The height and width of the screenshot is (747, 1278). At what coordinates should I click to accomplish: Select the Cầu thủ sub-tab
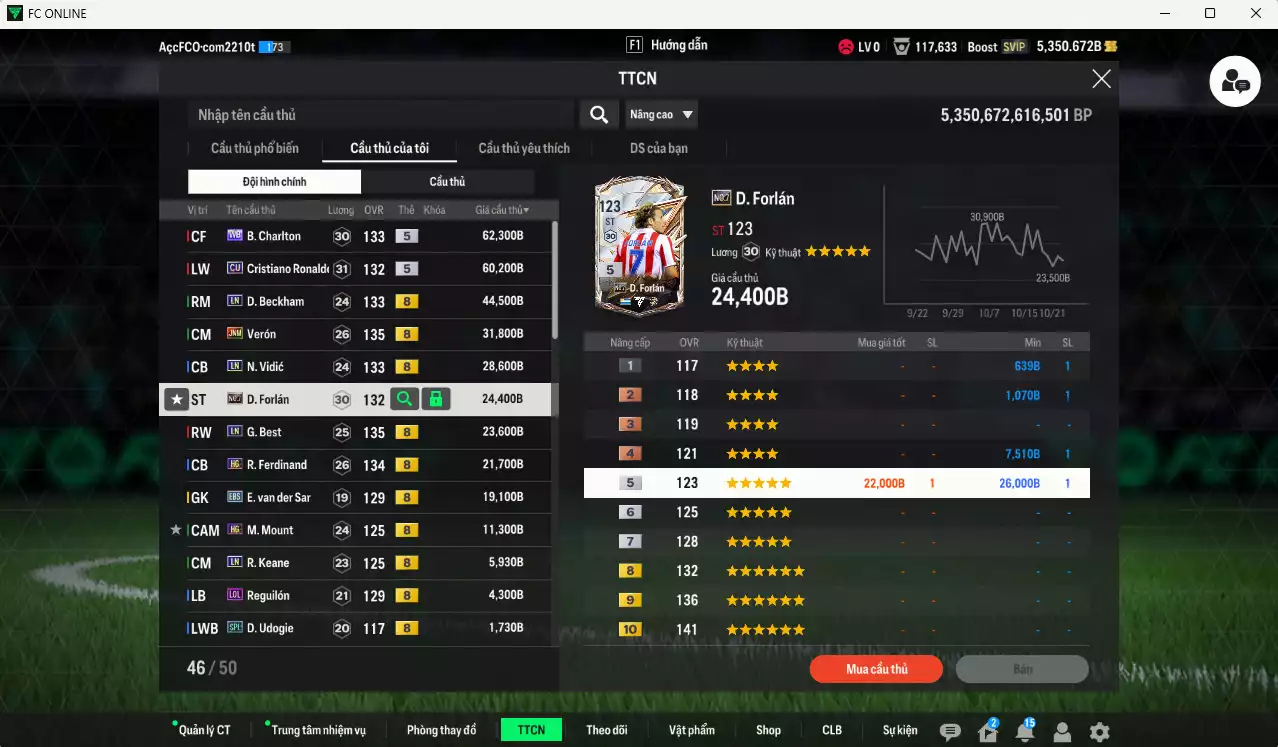(x=447, y=182)
